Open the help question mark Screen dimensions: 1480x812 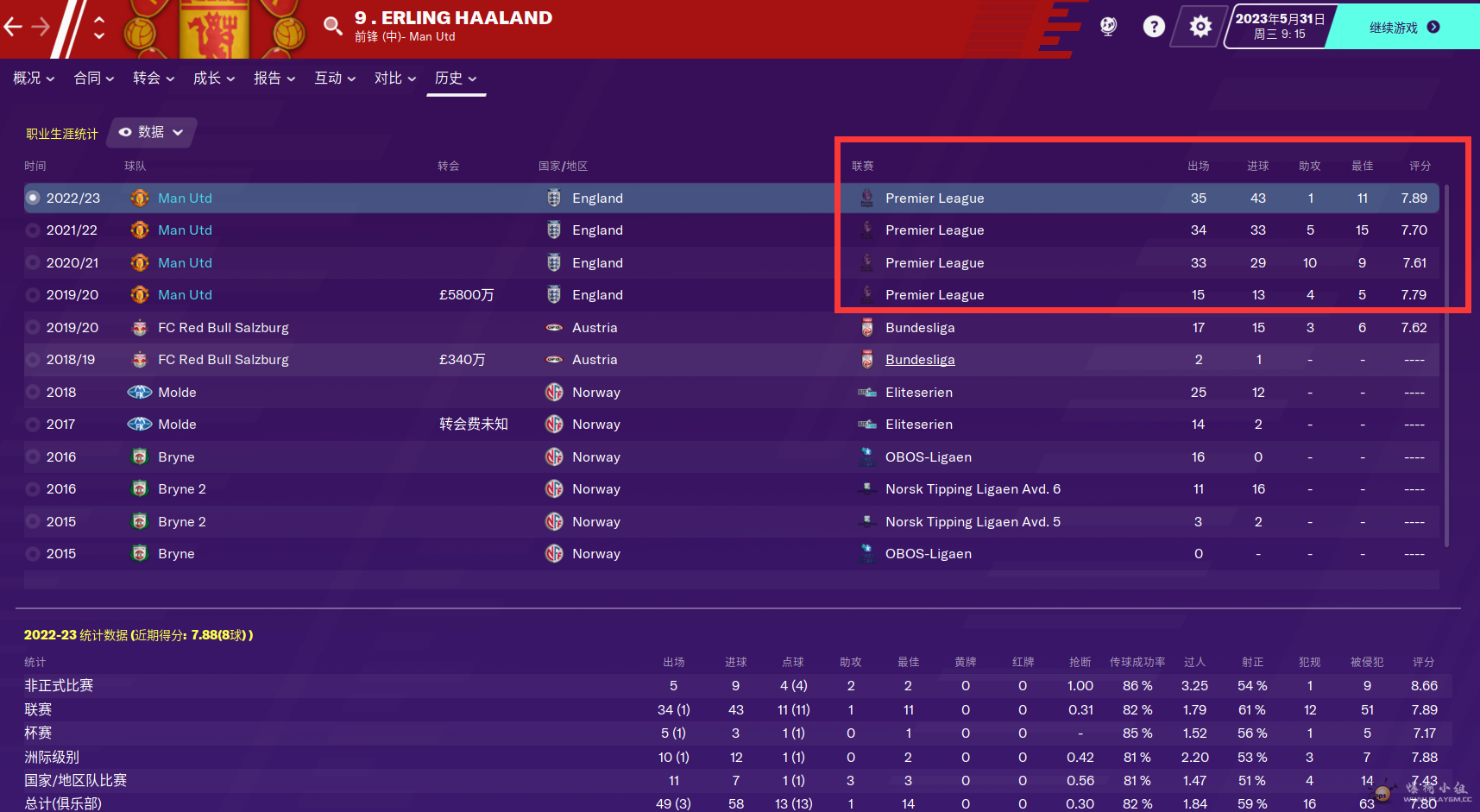tap(1154, 27)
